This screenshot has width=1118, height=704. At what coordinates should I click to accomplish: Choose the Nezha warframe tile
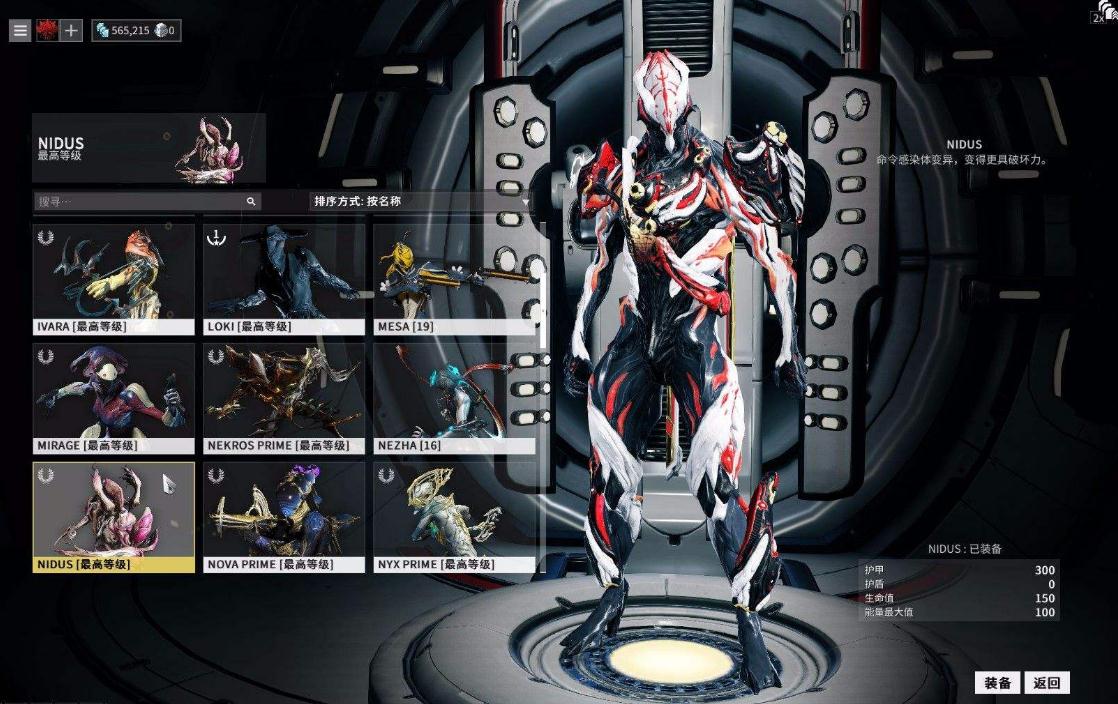coord(454,397)
